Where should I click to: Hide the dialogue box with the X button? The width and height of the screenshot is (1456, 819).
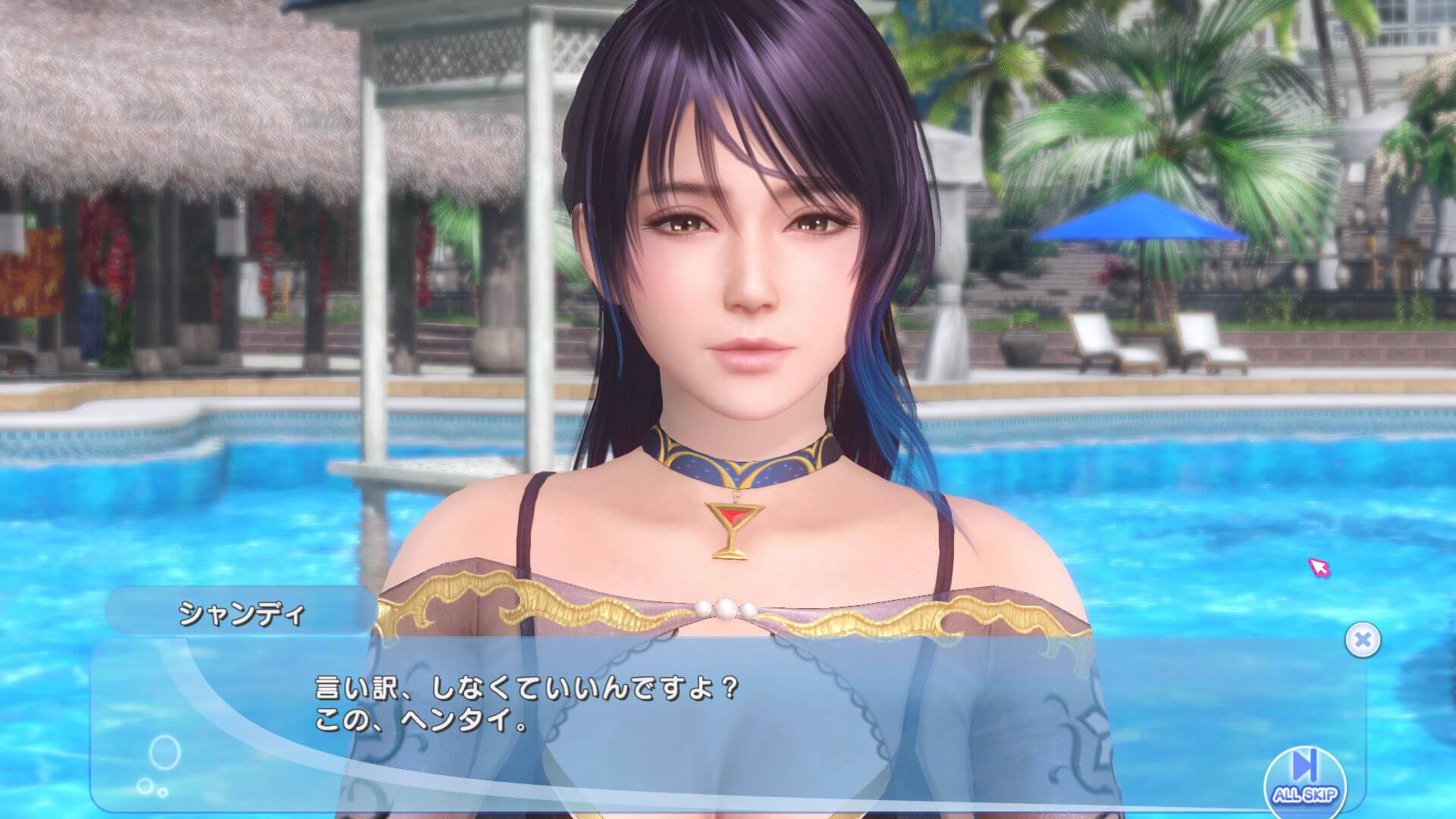point(1362,641)
